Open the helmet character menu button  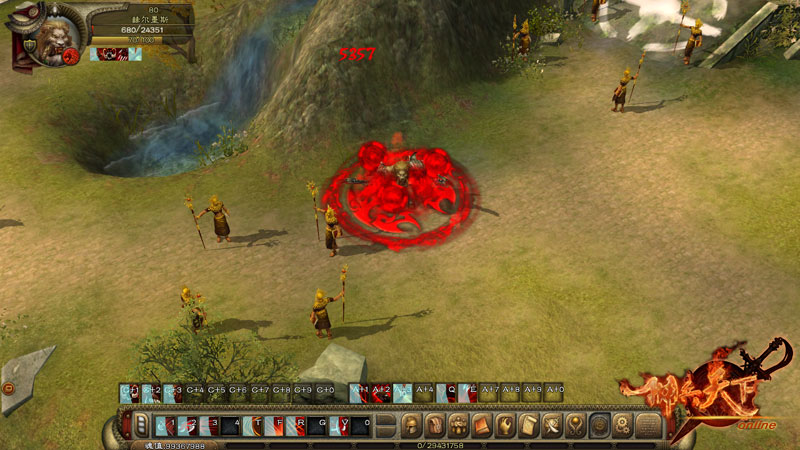(x=411, y=425)
